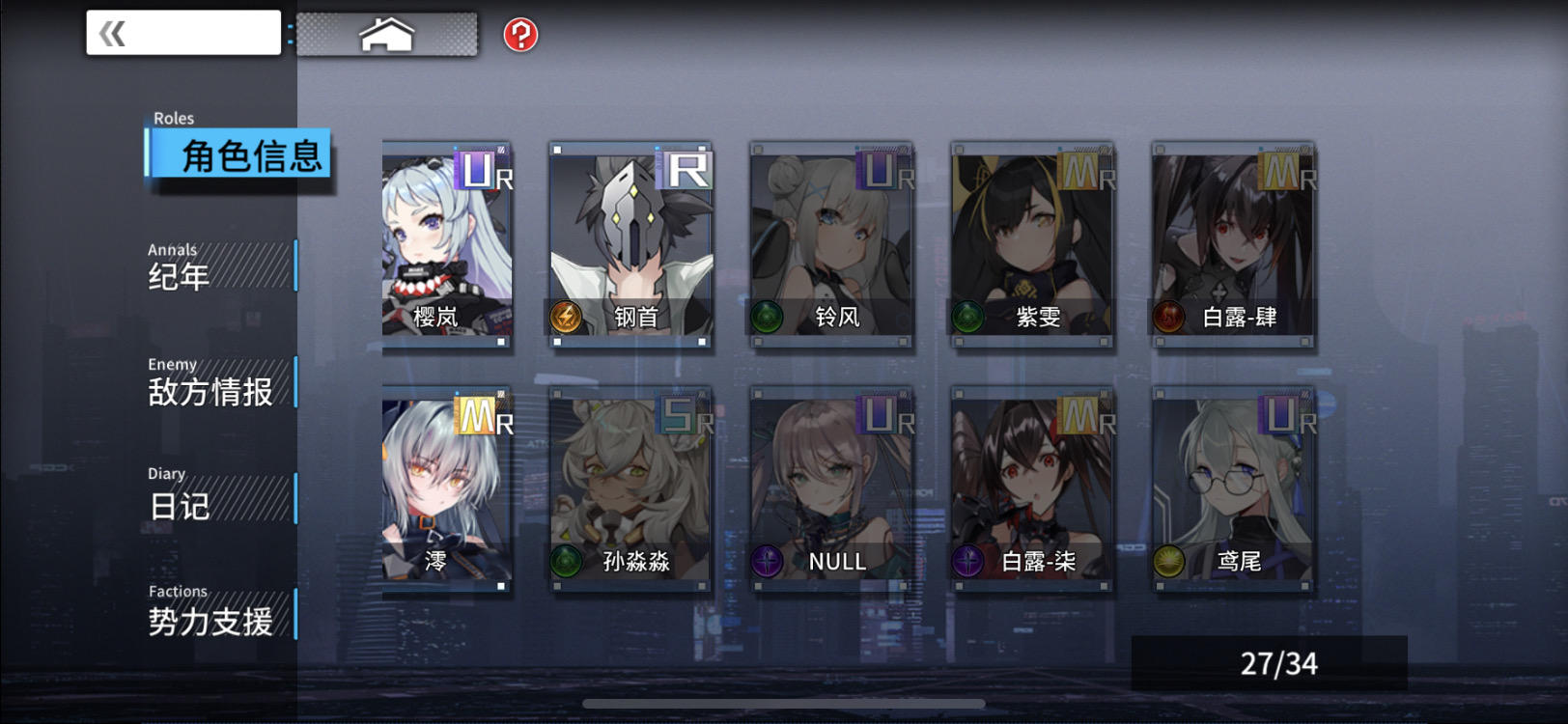Click the double chevron back icon
This screenshot has width=1568, height=724.
point(109,32)
